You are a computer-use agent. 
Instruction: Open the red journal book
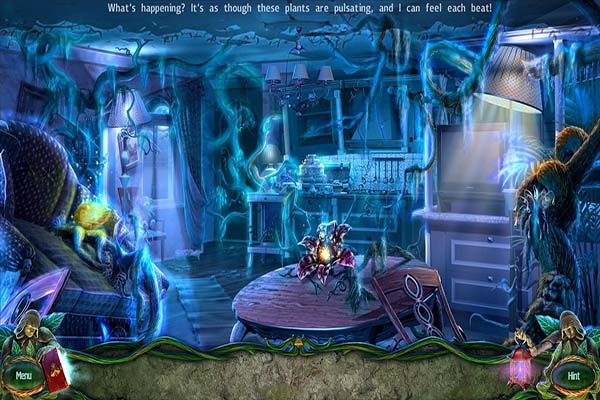56,369
